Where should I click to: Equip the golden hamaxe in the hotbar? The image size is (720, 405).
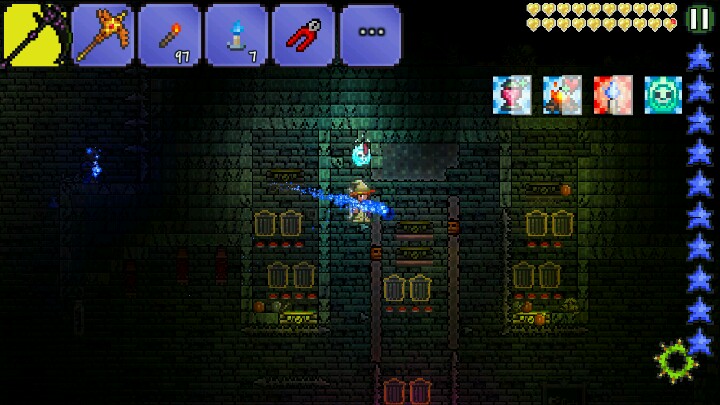coord(102,36)
